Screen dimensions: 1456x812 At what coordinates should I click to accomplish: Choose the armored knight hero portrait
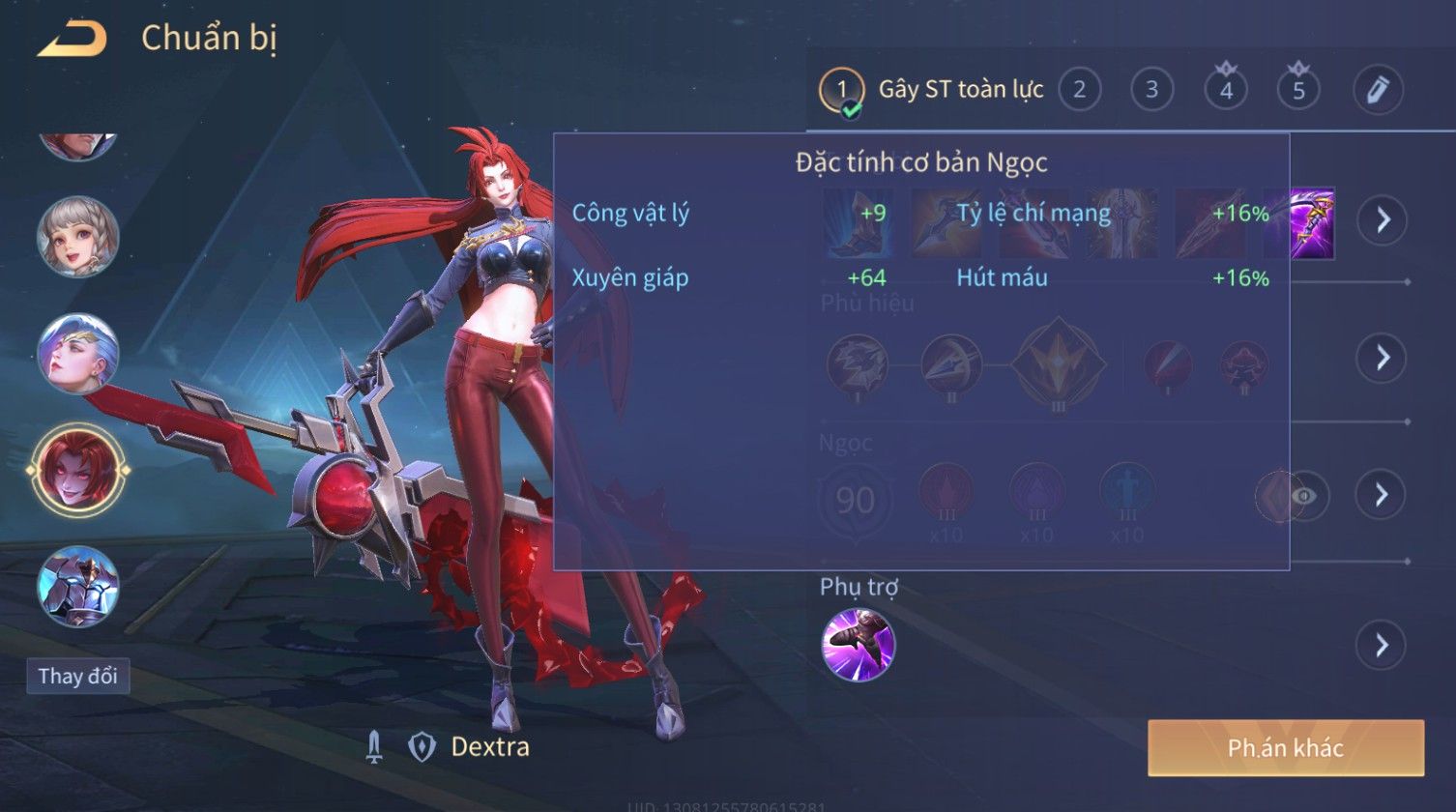78,585
